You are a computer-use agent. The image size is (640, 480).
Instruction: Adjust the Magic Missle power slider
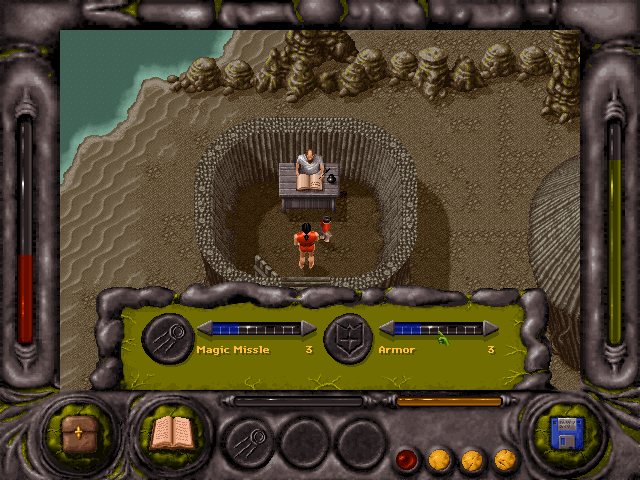[x=256, y=328]
